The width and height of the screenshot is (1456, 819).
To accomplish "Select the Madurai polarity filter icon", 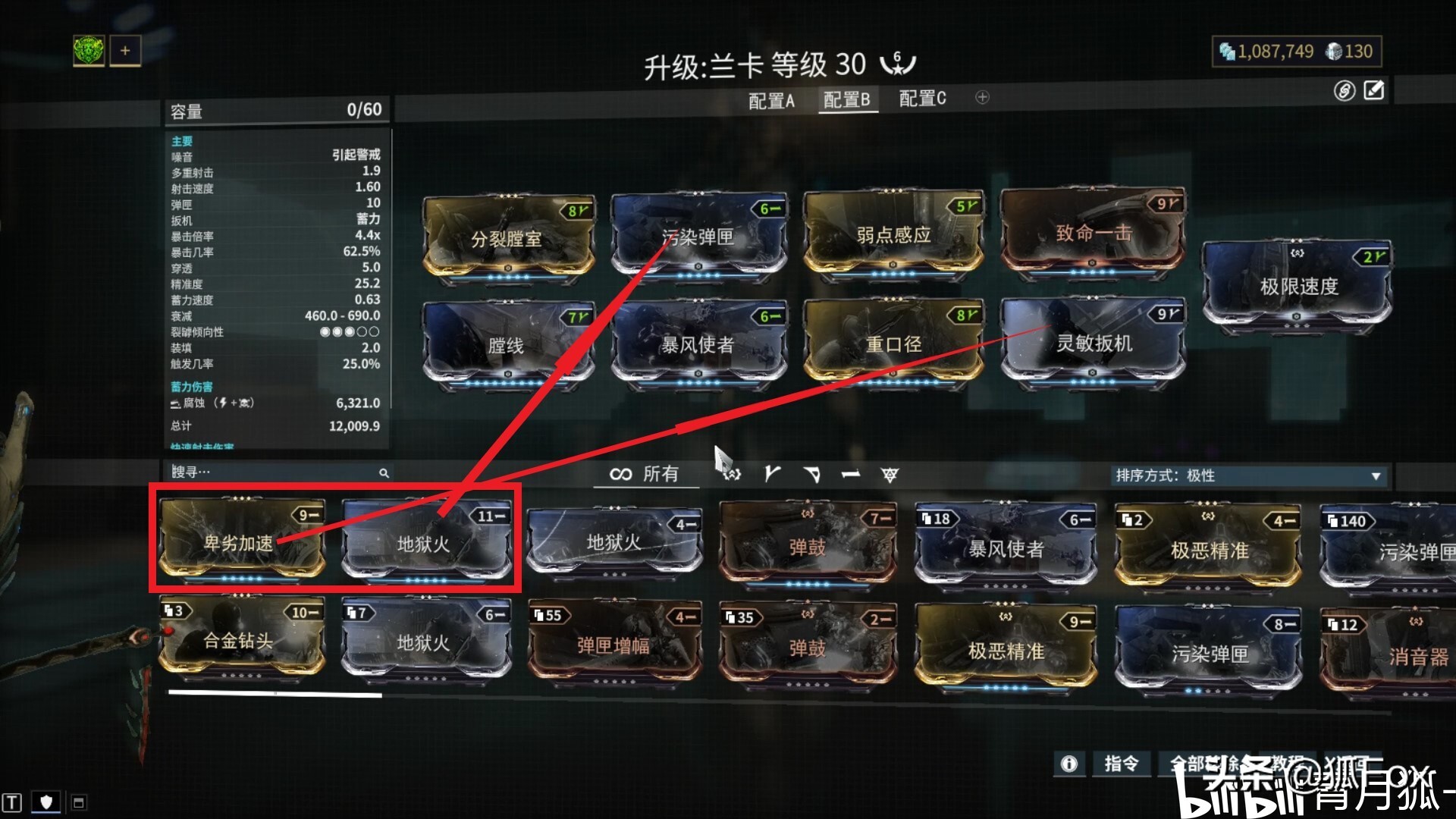I will click(x=771, y=474).
